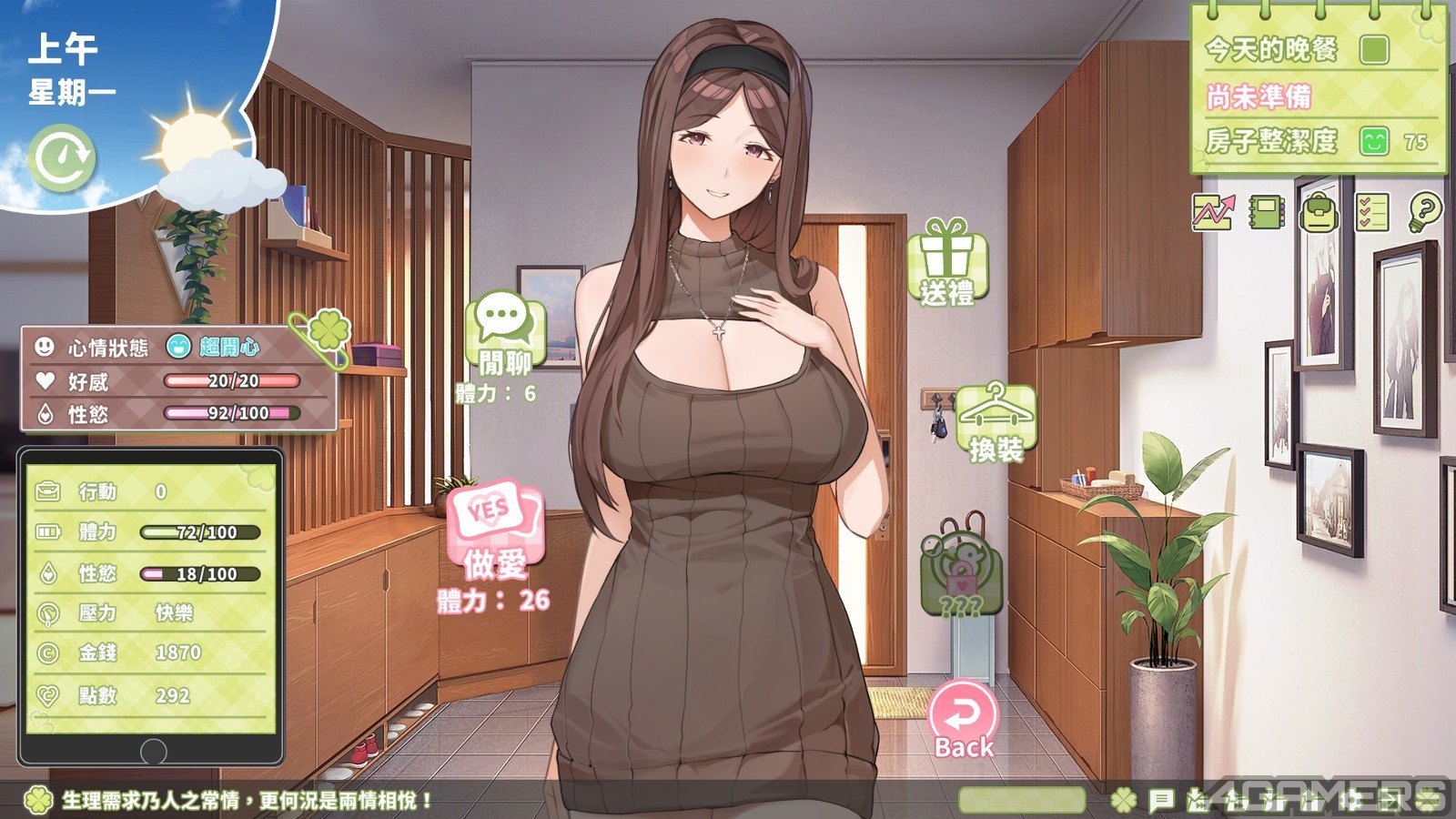Toggle the 今天的晚餐 dinner checkbox

[1374, 49]
